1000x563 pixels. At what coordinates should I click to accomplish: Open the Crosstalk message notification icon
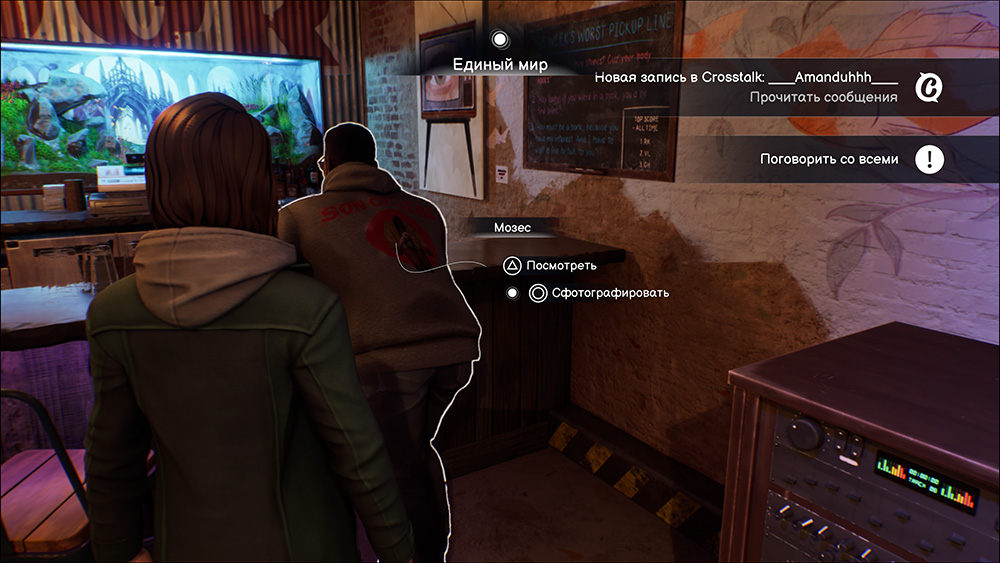coord(929,88)
